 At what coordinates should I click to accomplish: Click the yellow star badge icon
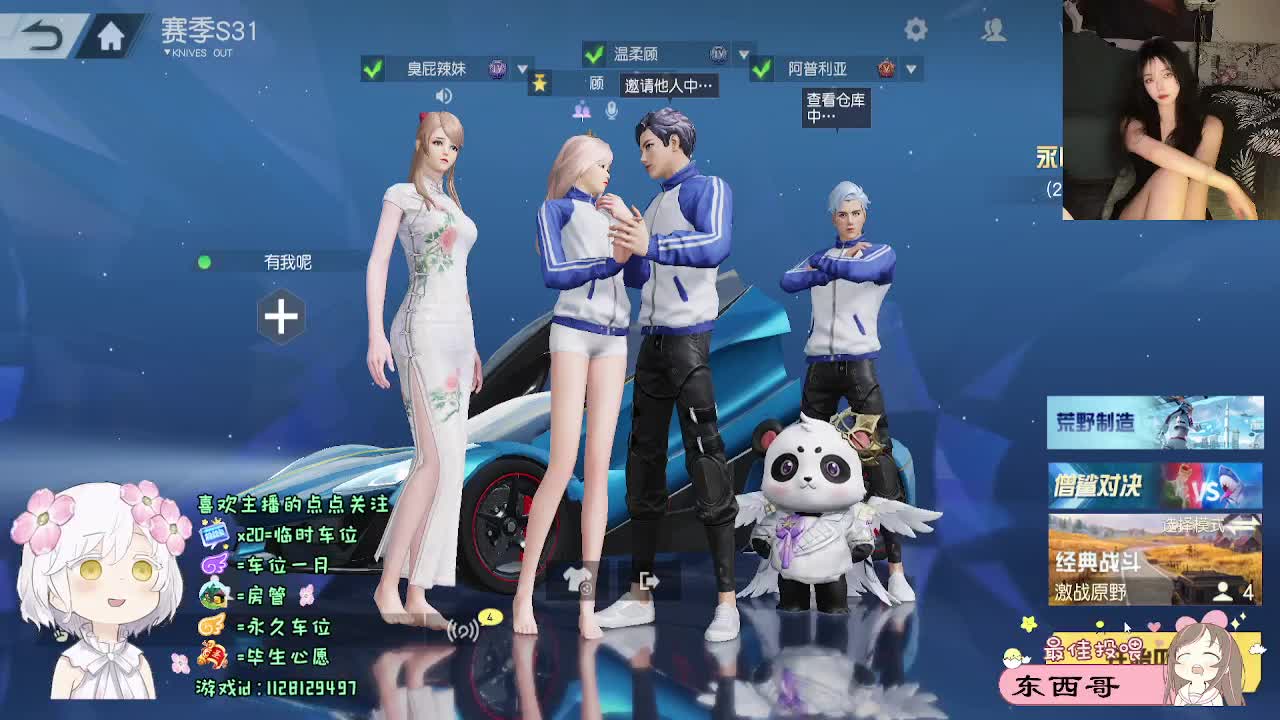538,85
